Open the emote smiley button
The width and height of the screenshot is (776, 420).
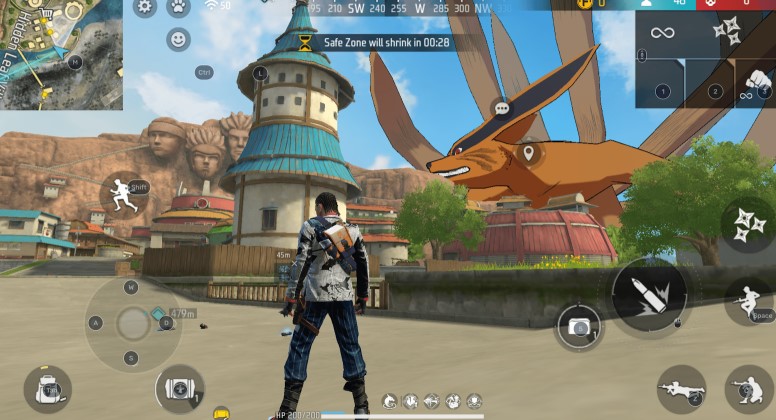178,40
